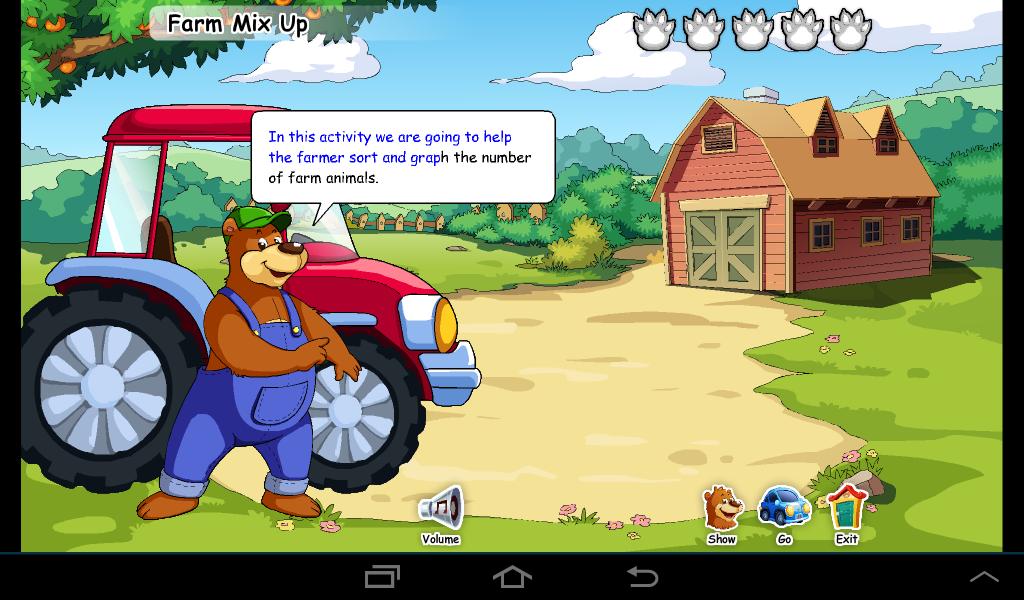
Task: Open Android recent apps
Action: (x=382, y=576)
